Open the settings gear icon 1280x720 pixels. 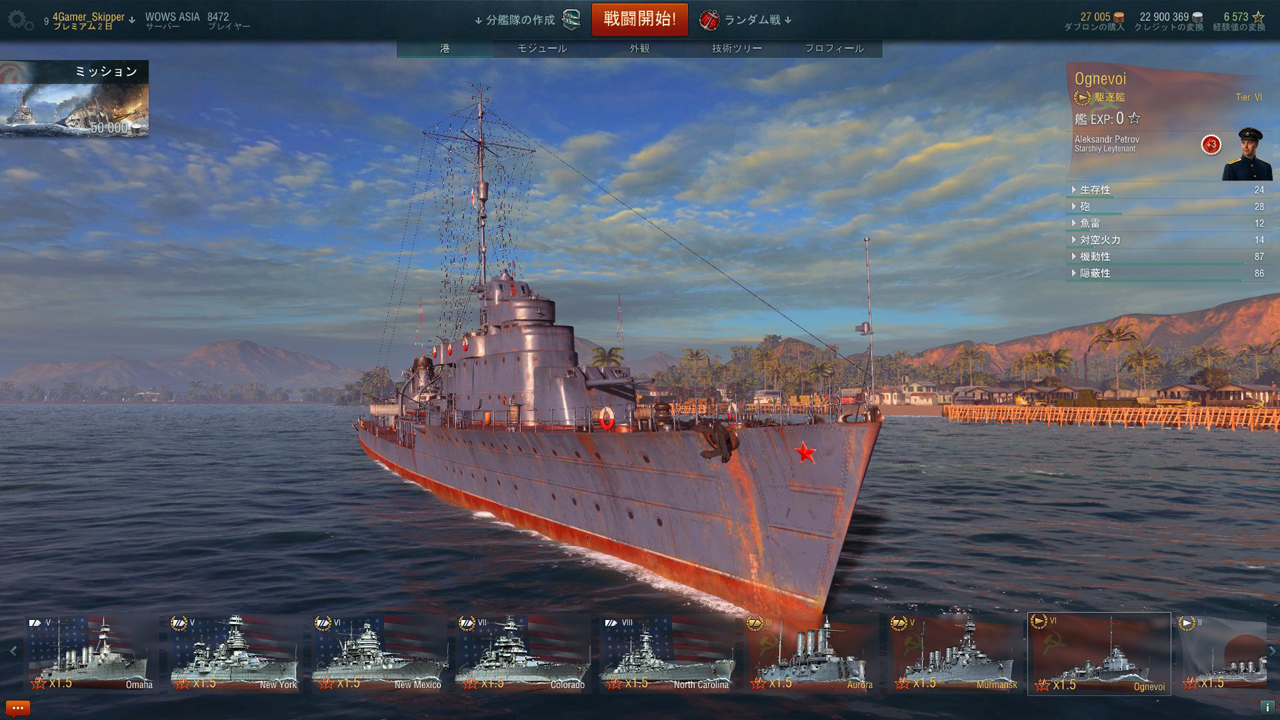(20, 20)
